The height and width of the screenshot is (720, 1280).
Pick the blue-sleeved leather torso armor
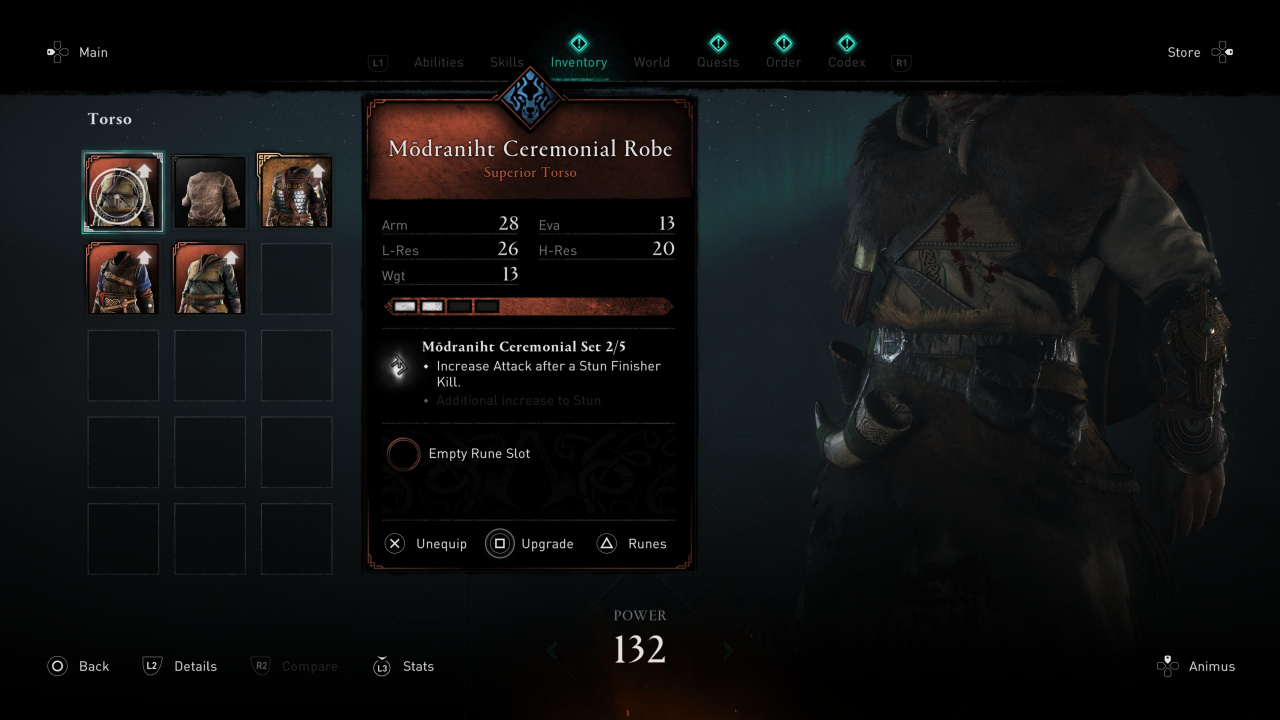123,279
